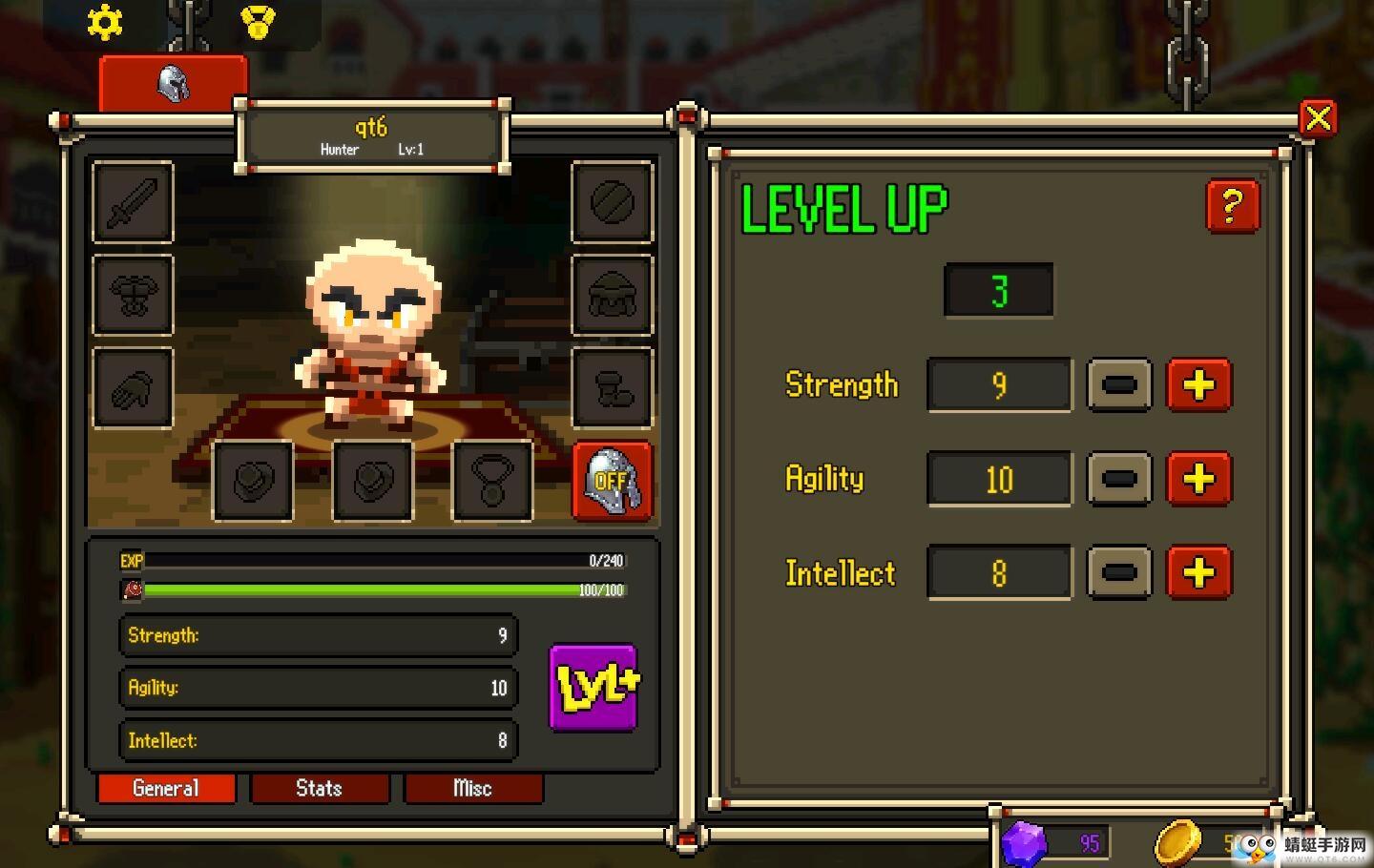
Task: Click the necklace slot
Action: (x=491, y=481)
